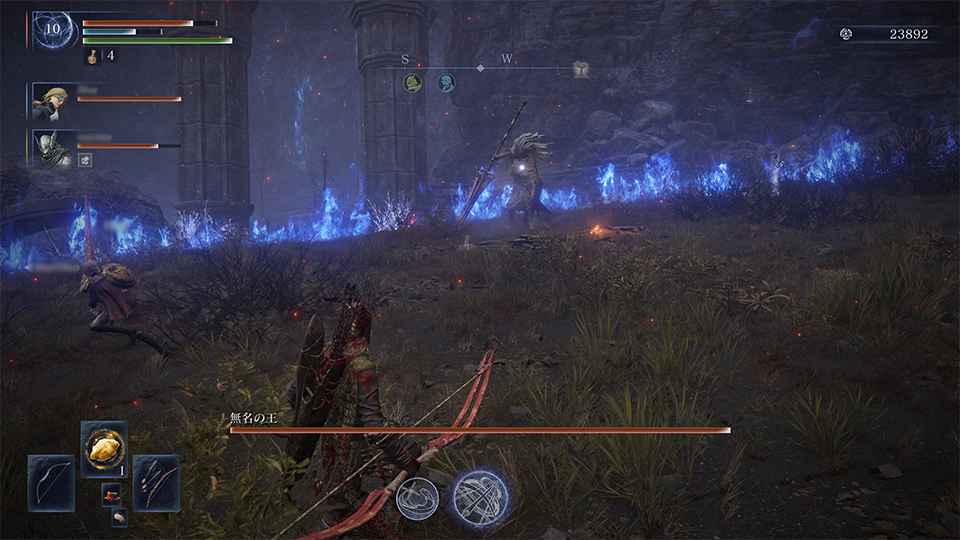The image size is (960, 540).
Task: Use the flask item icon
Action: click(92, 56)
